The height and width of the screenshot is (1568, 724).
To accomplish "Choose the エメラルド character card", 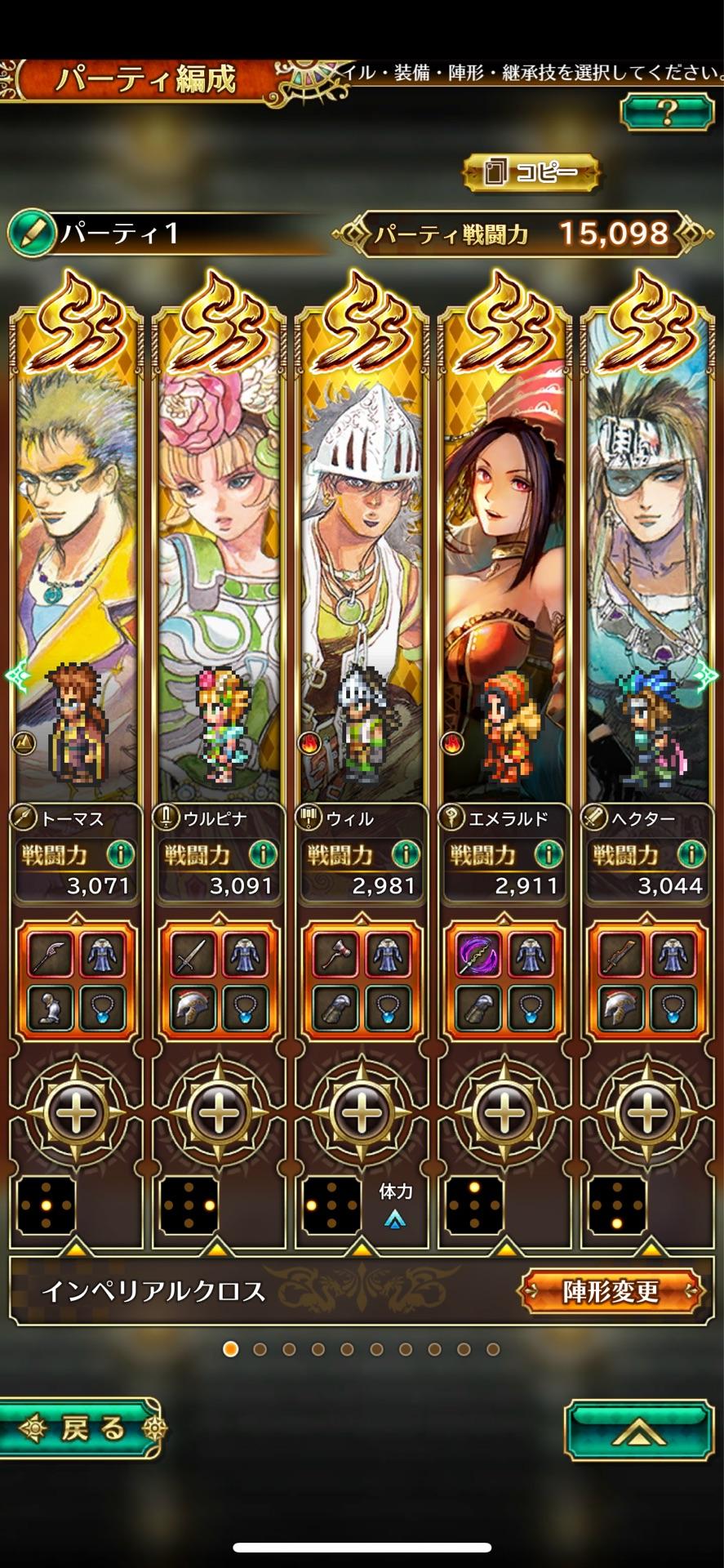I will pyautogui.click(x=504, y=572).
